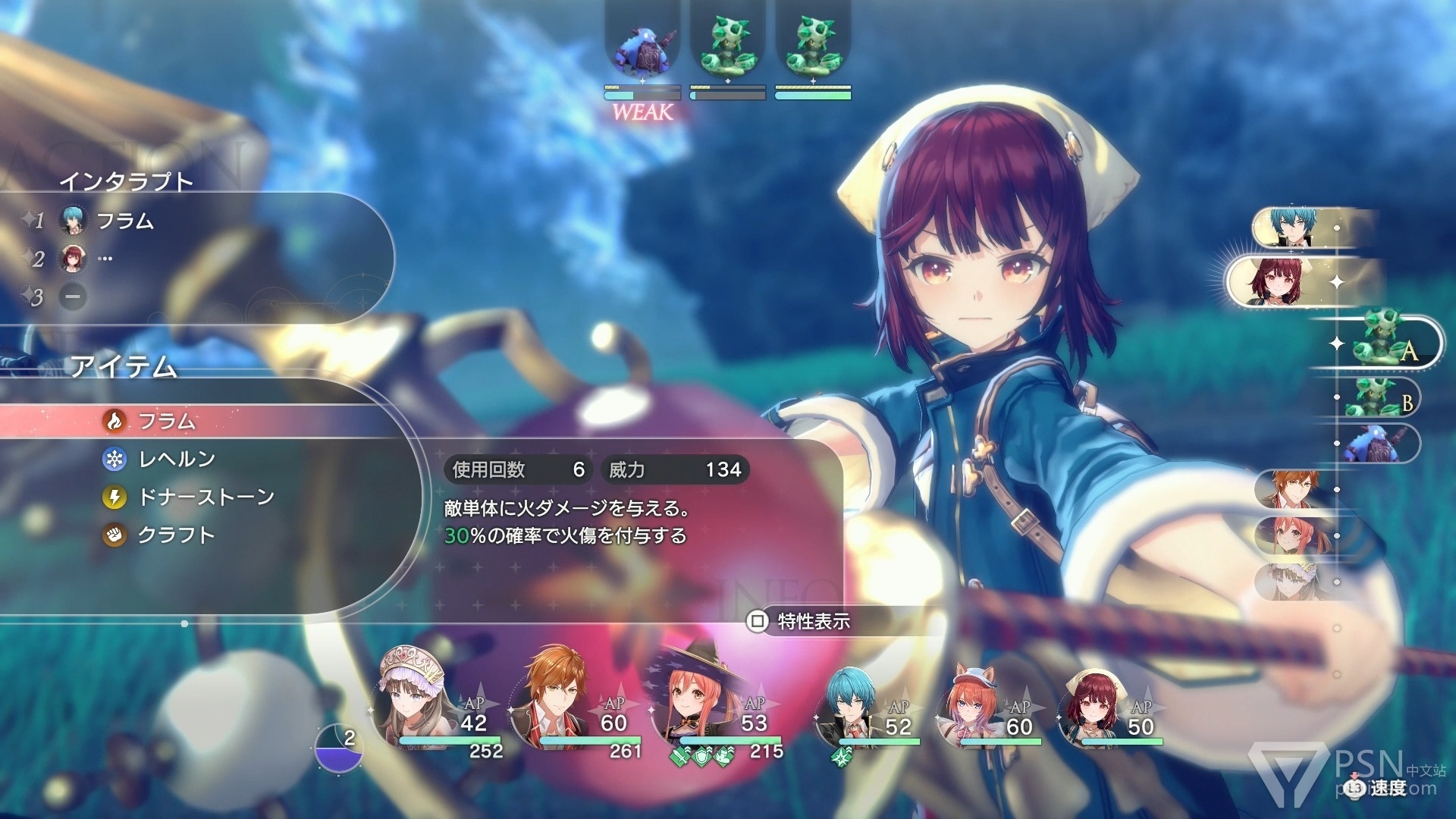This screenshot has width=1456, height=819.
Task: Click the blue-haired boy's turn order portrait
Action: coord(1293,227)
